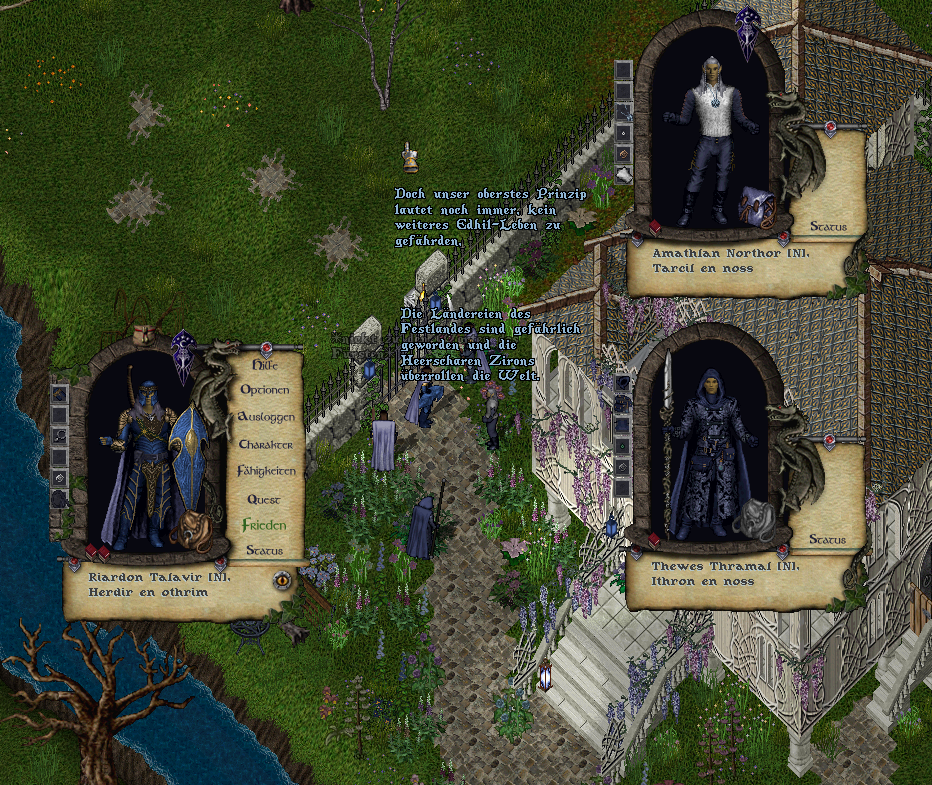
Task: Open the red books below Riardon's paperdoll
Action: (97, 551)
